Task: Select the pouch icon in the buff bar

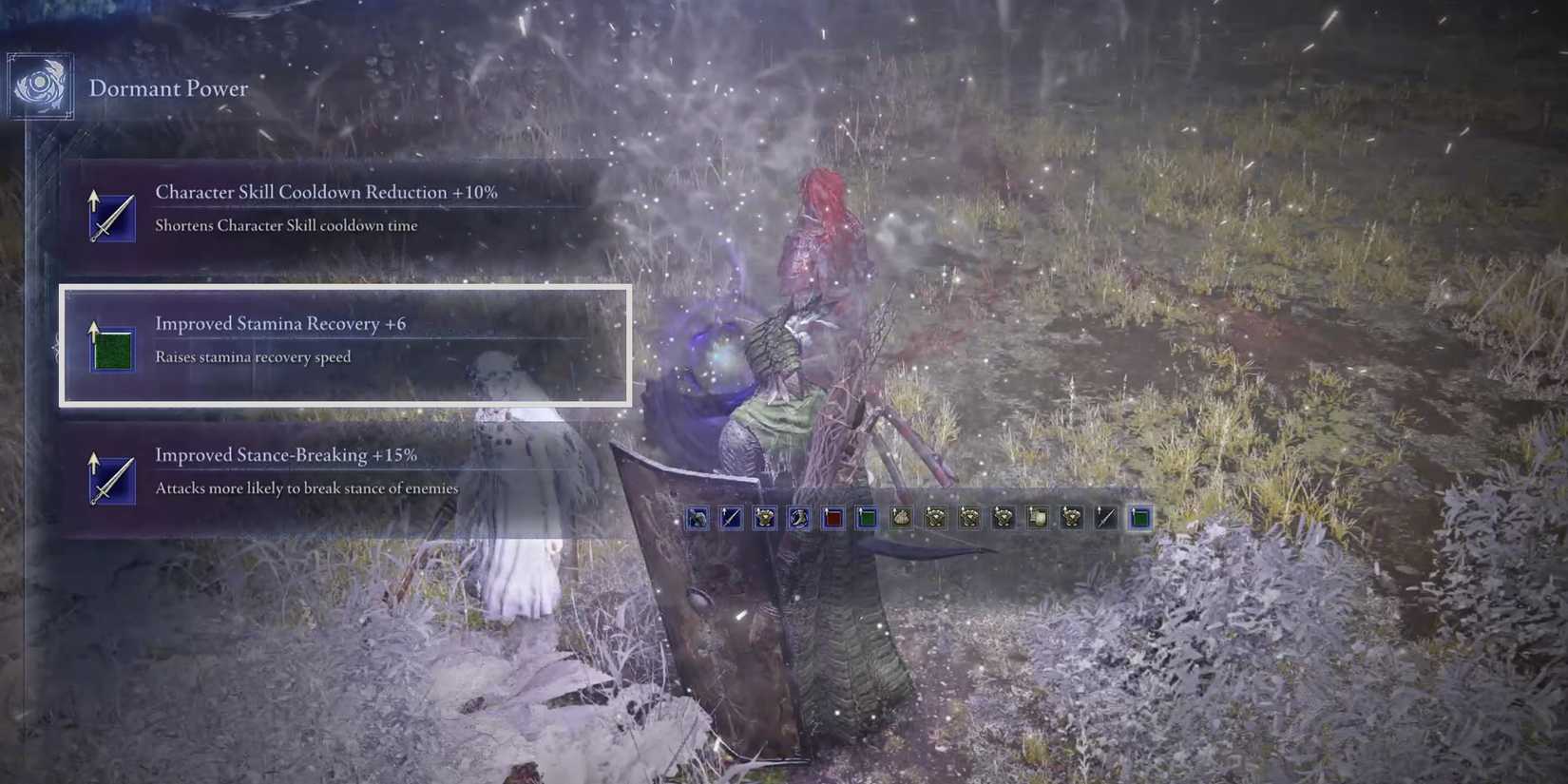Action: (x=901, y=518)
